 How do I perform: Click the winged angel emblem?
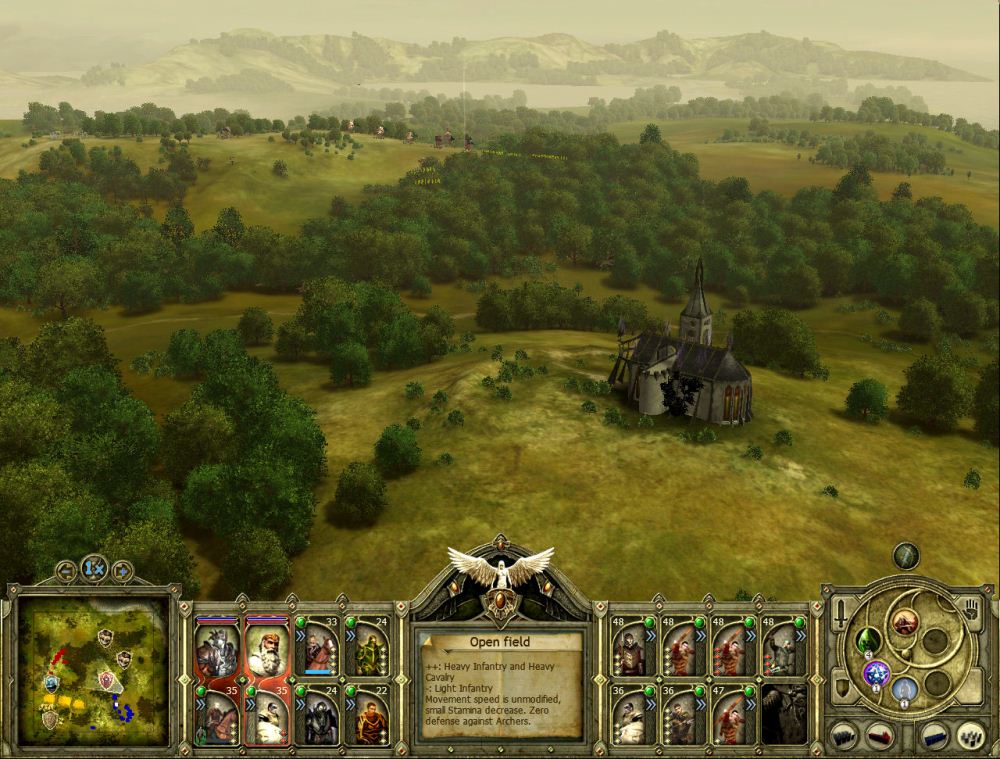(500, 570)
